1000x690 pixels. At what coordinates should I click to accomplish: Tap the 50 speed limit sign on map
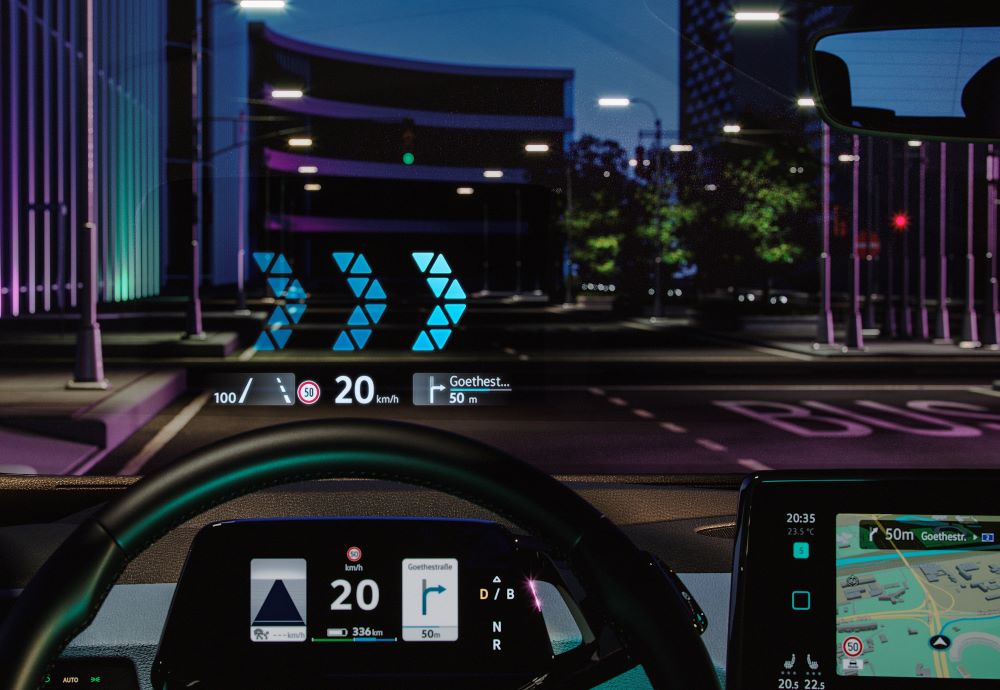(x=852, y=647)
